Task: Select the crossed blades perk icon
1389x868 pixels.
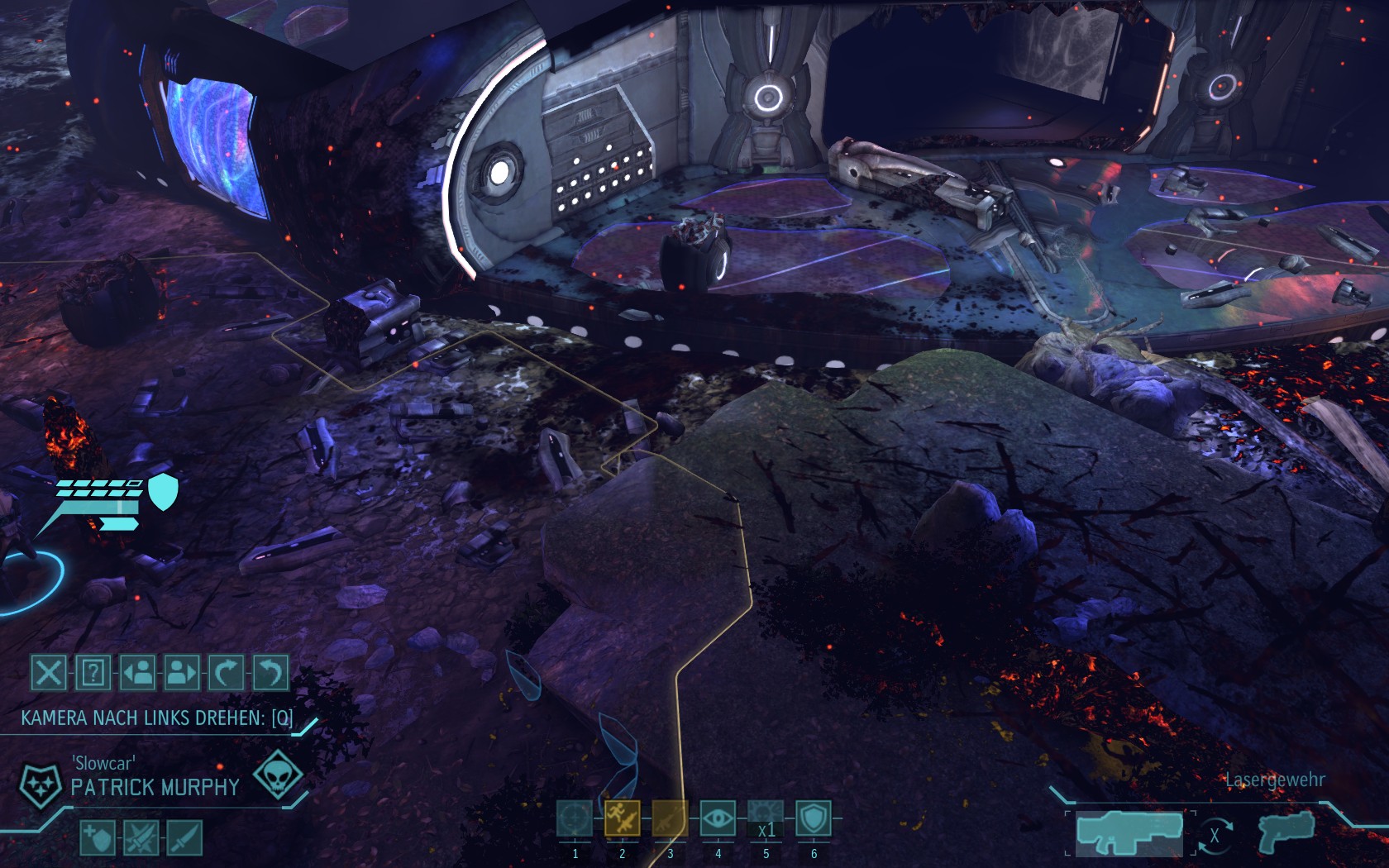Action: click(x=141, y=838)
